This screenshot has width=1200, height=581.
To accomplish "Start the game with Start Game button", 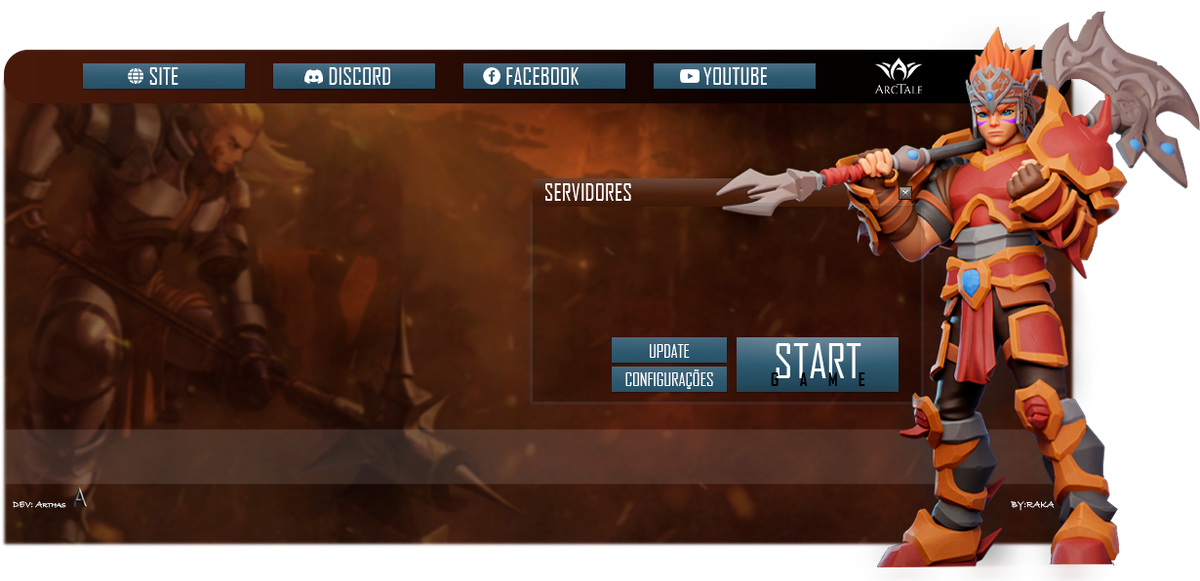I will pyautogui.click(x=817, y=364).
